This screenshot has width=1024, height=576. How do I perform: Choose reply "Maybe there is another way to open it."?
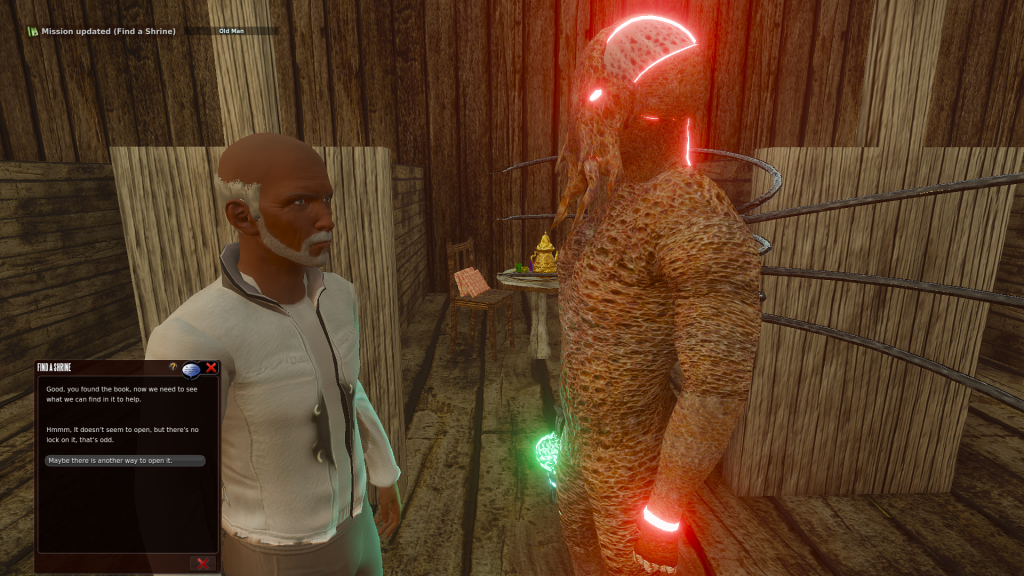point(125,461)
